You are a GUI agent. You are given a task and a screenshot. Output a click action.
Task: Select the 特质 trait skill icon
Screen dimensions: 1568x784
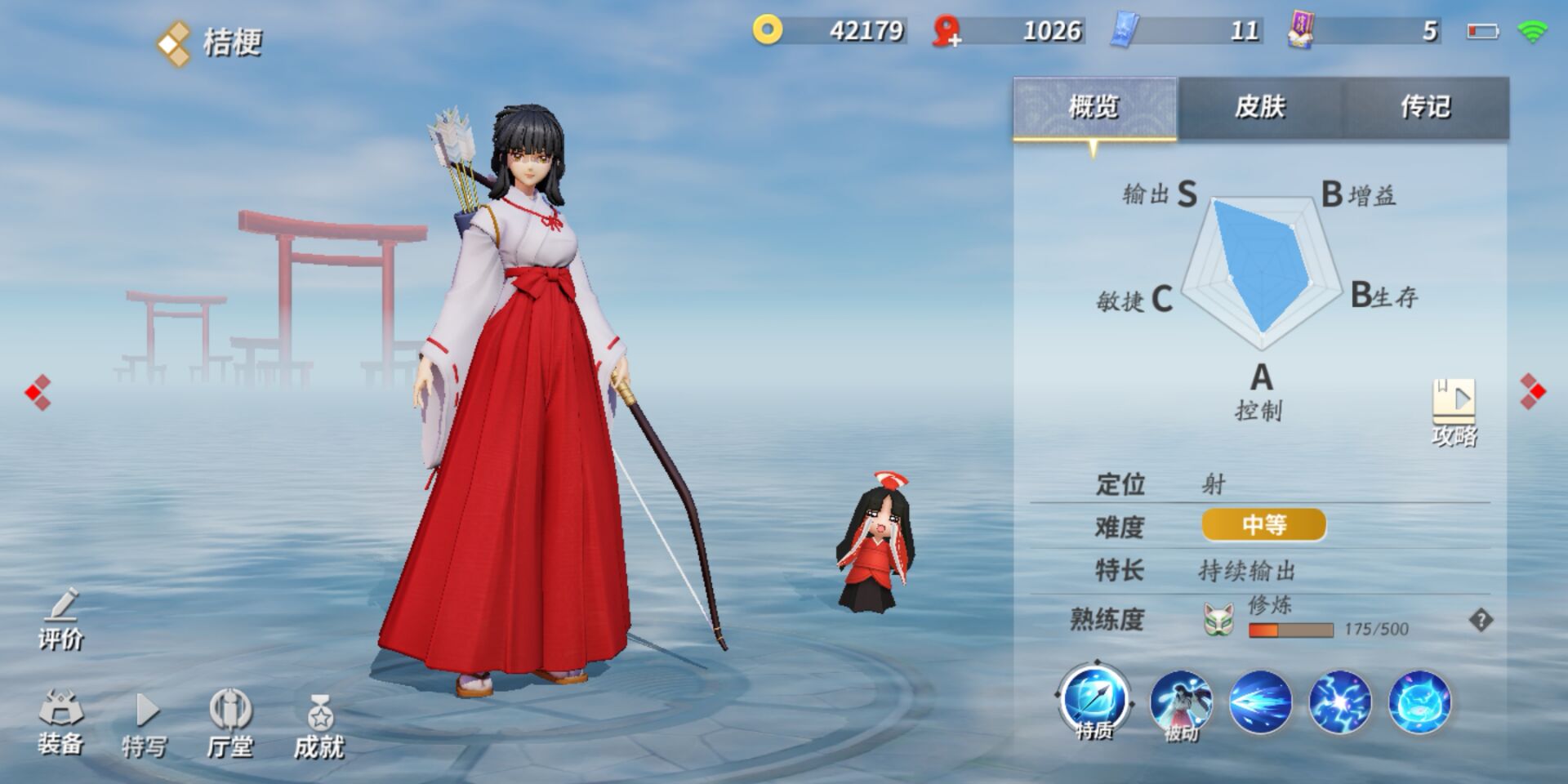click(x=1094, y=702)
